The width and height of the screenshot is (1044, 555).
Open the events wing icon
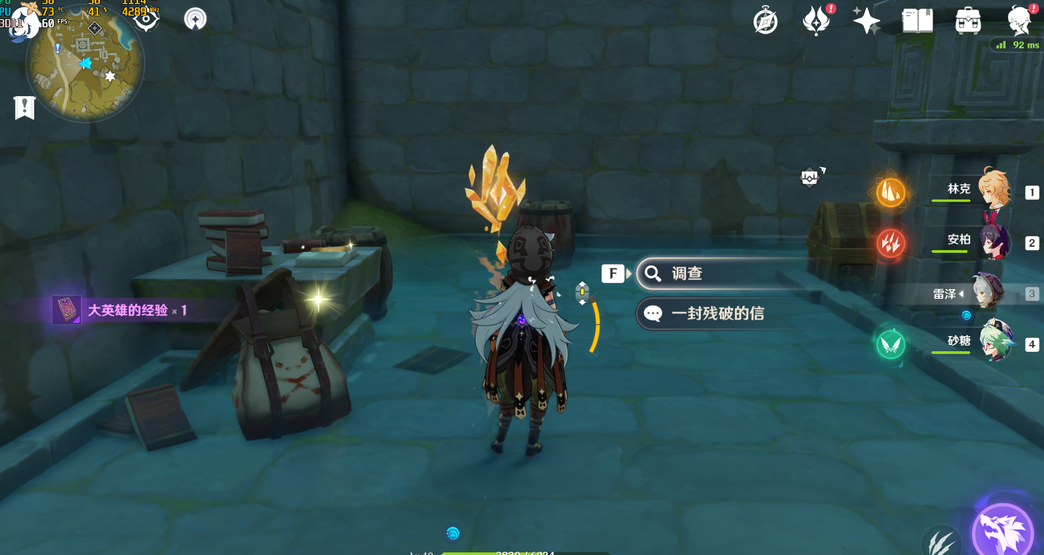pyautogui.click(x=816, y=21)
